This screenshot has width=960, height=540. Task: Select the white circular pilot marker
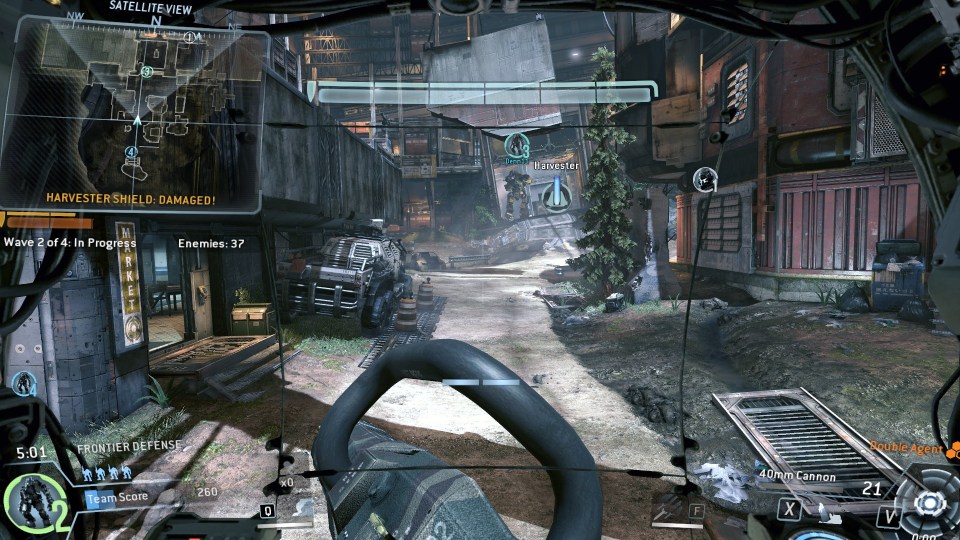tap(705, 180)
